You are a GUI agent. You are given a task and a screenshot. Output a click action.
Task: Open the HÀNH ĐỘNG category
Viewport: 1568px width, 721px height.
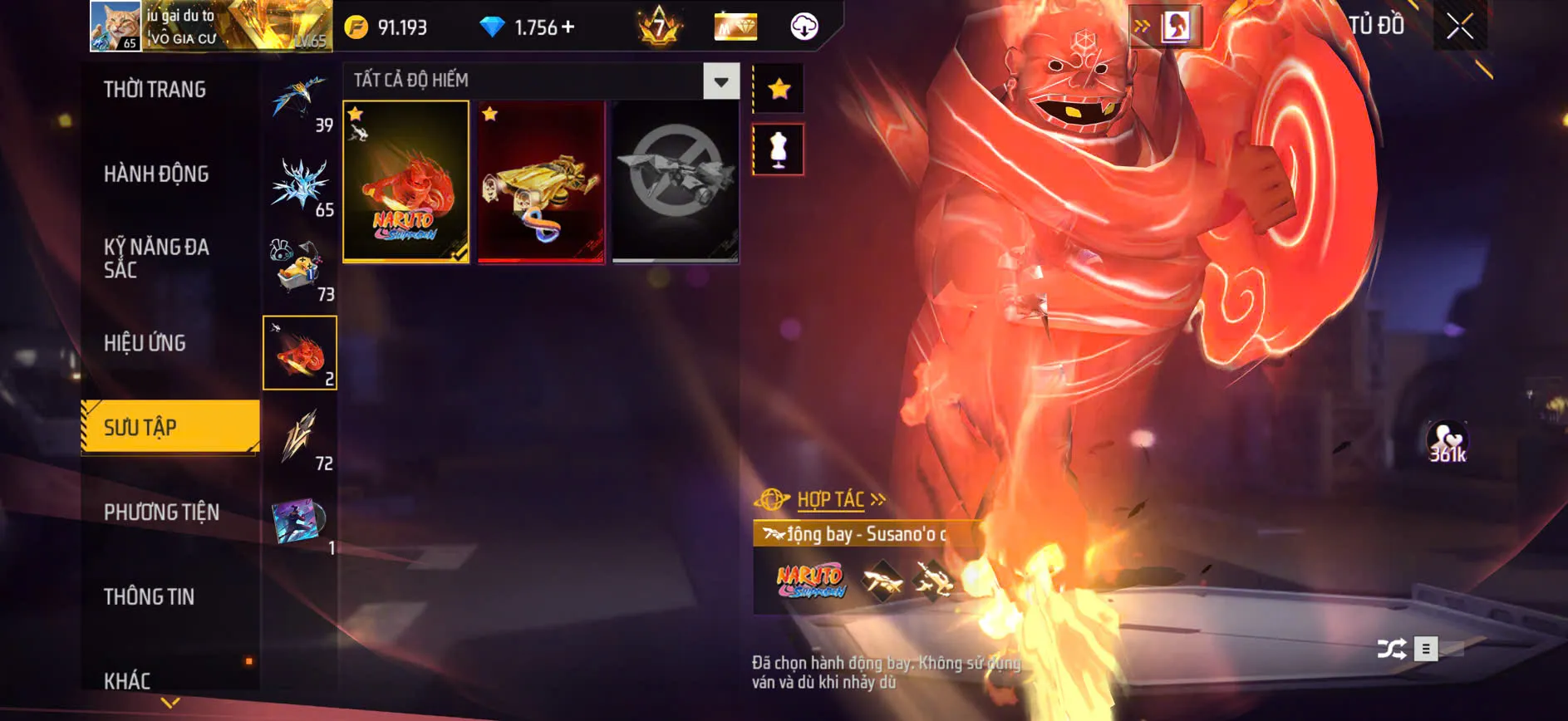[157, 174]
